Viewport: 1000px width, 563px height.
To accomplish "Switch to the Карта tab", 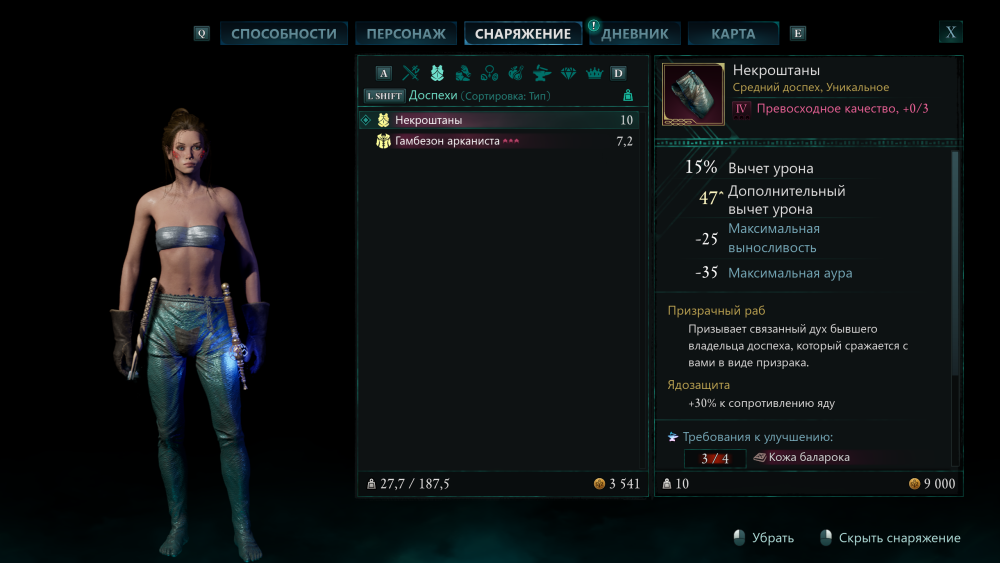I will [x=733, y=34].
